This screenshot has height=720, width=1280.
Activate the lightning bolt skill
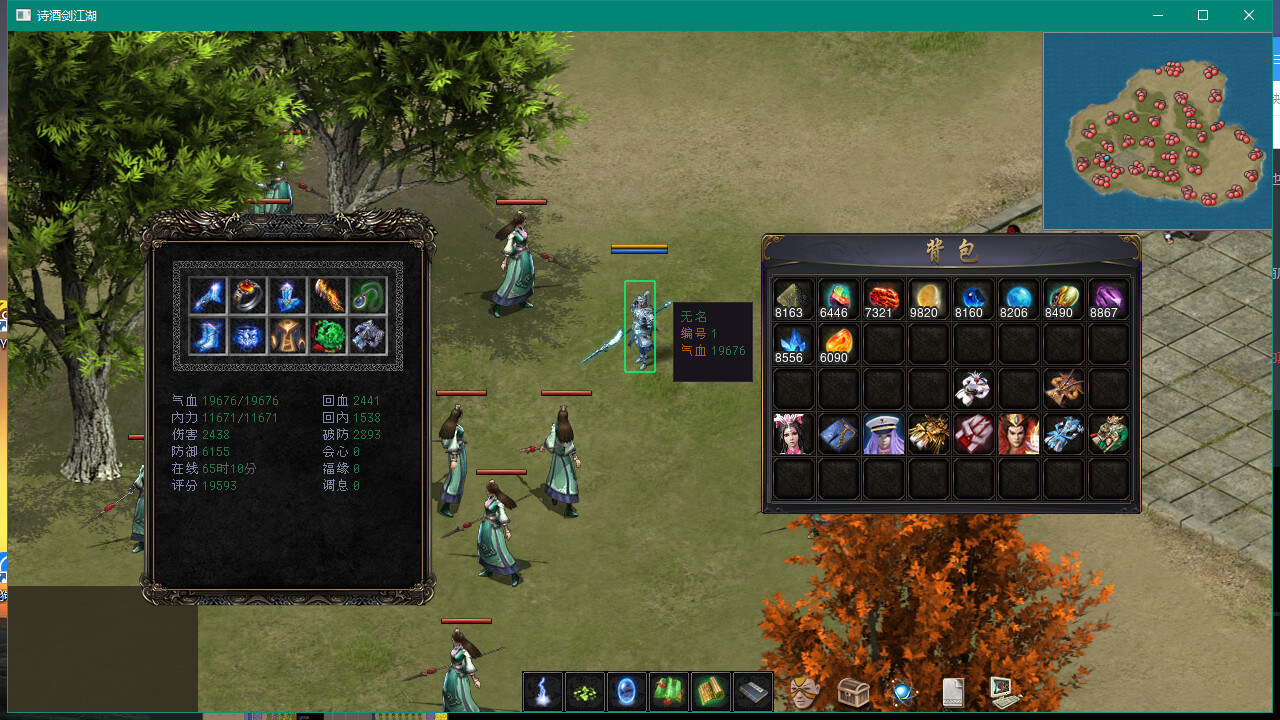[x=542, y=691]
